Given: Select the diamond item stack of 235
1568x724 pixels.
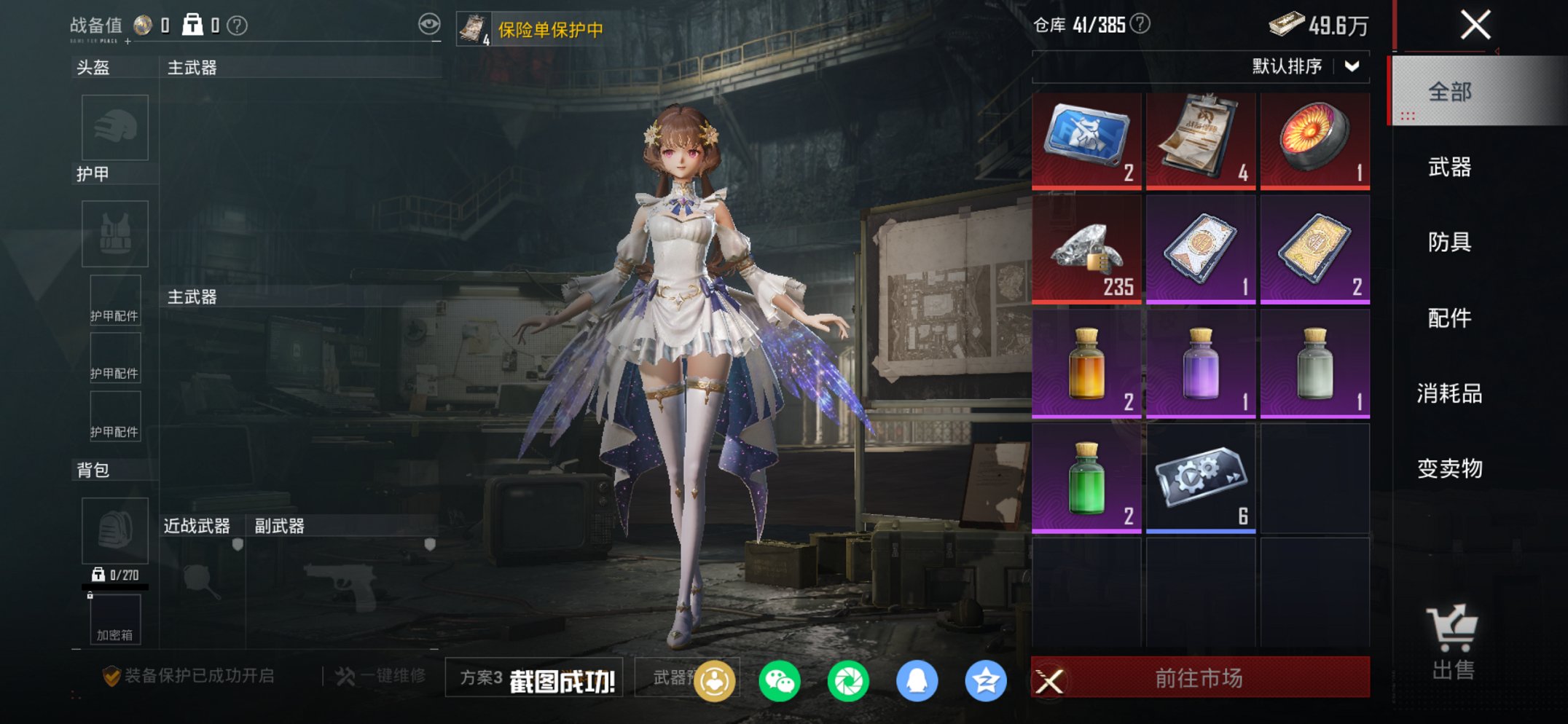Looking at the screenshot, I should [1086, 248].
